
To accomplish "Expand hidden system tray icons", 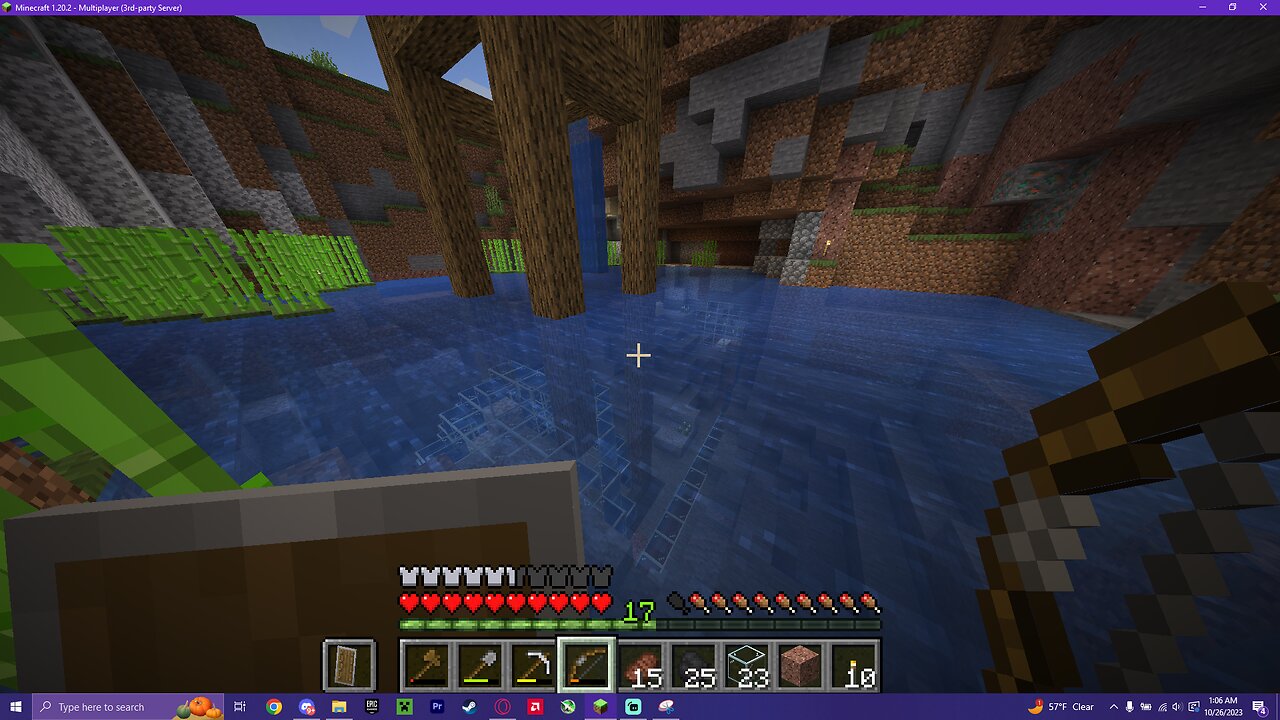I will 1114,707.
